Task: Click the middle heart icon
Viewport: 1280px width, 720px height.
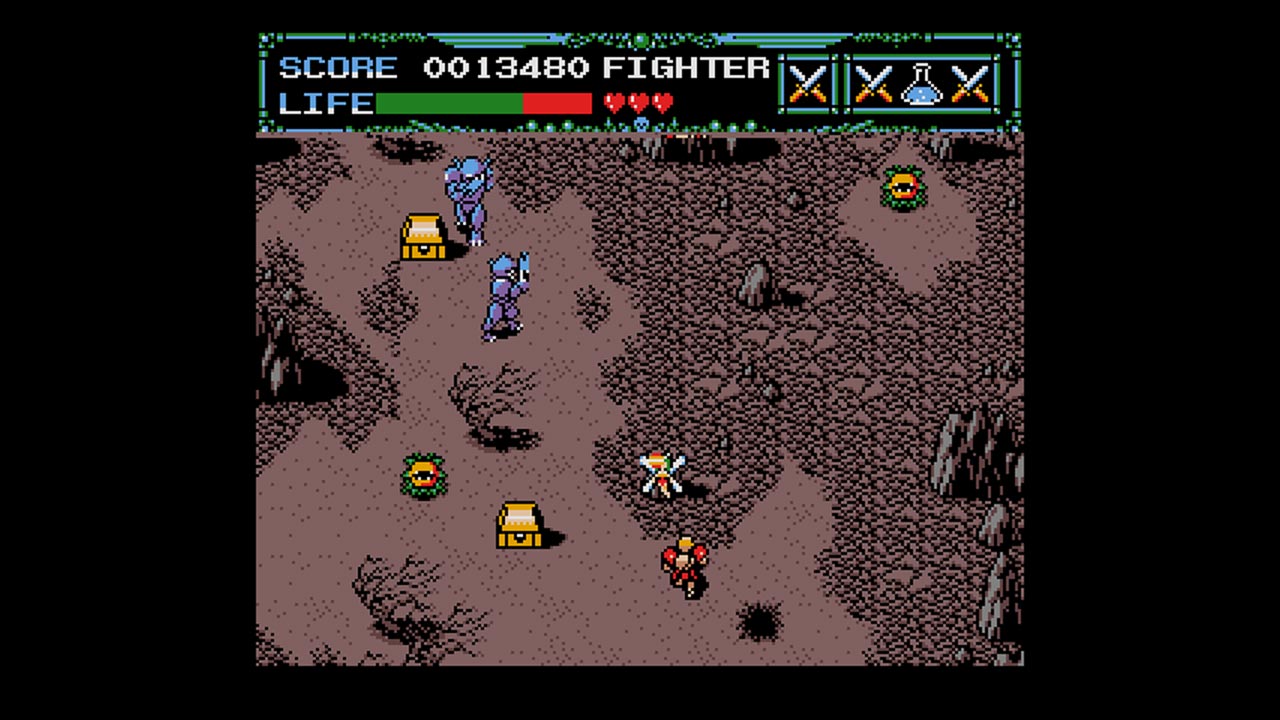Action: coord(638,102)
